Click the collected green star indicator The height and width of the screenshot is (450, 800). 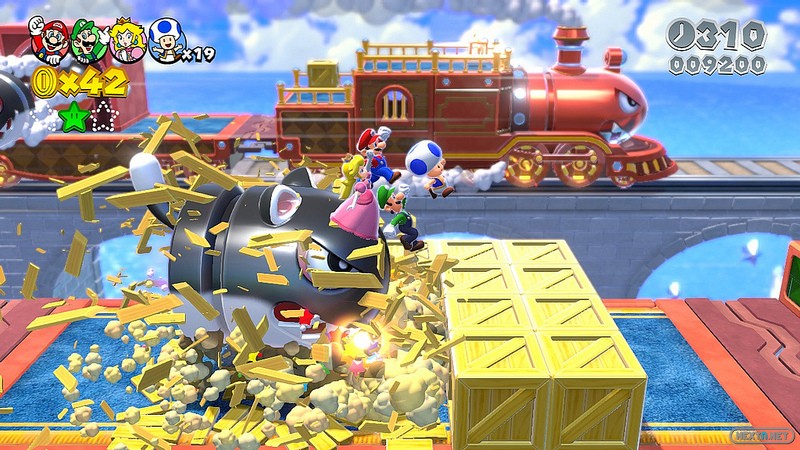click(73, 117)
